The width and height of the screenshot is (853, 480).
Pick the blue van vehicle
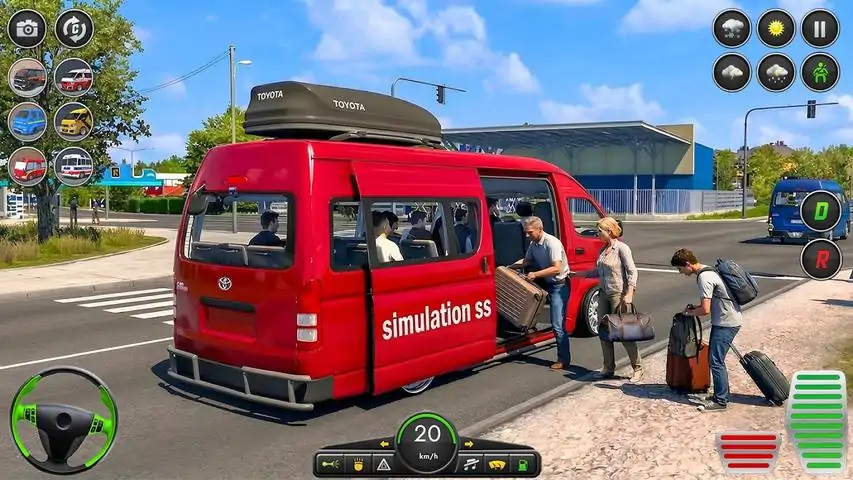point(27,121)
